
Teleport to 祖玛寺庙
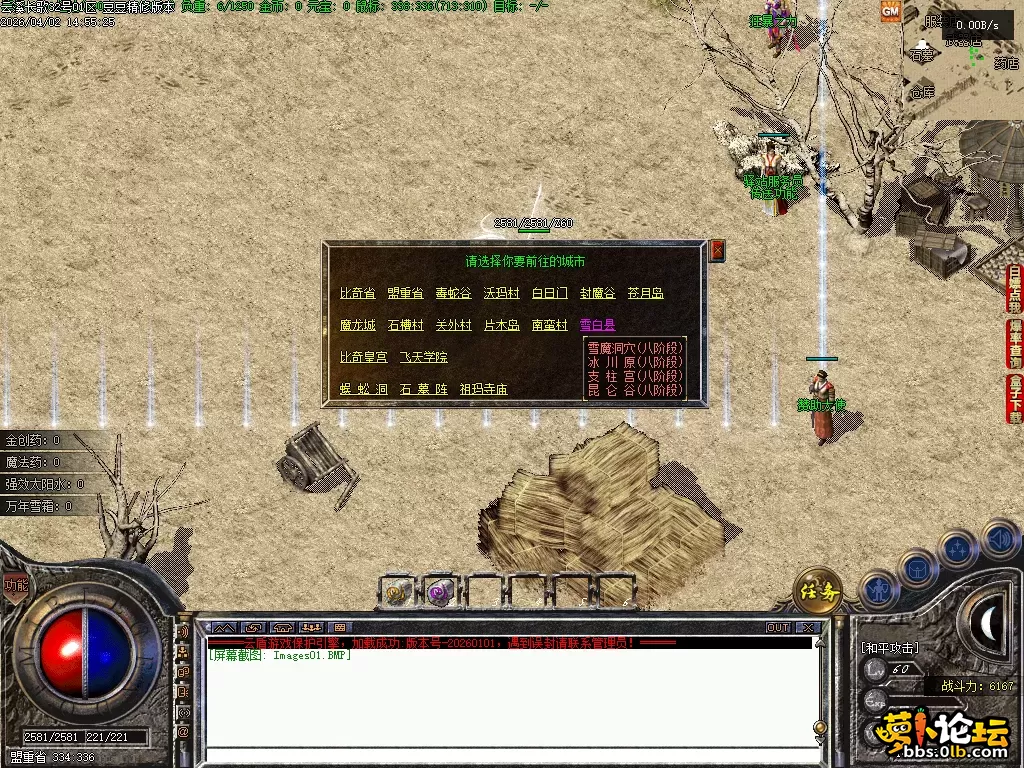[x=484, y=389]
